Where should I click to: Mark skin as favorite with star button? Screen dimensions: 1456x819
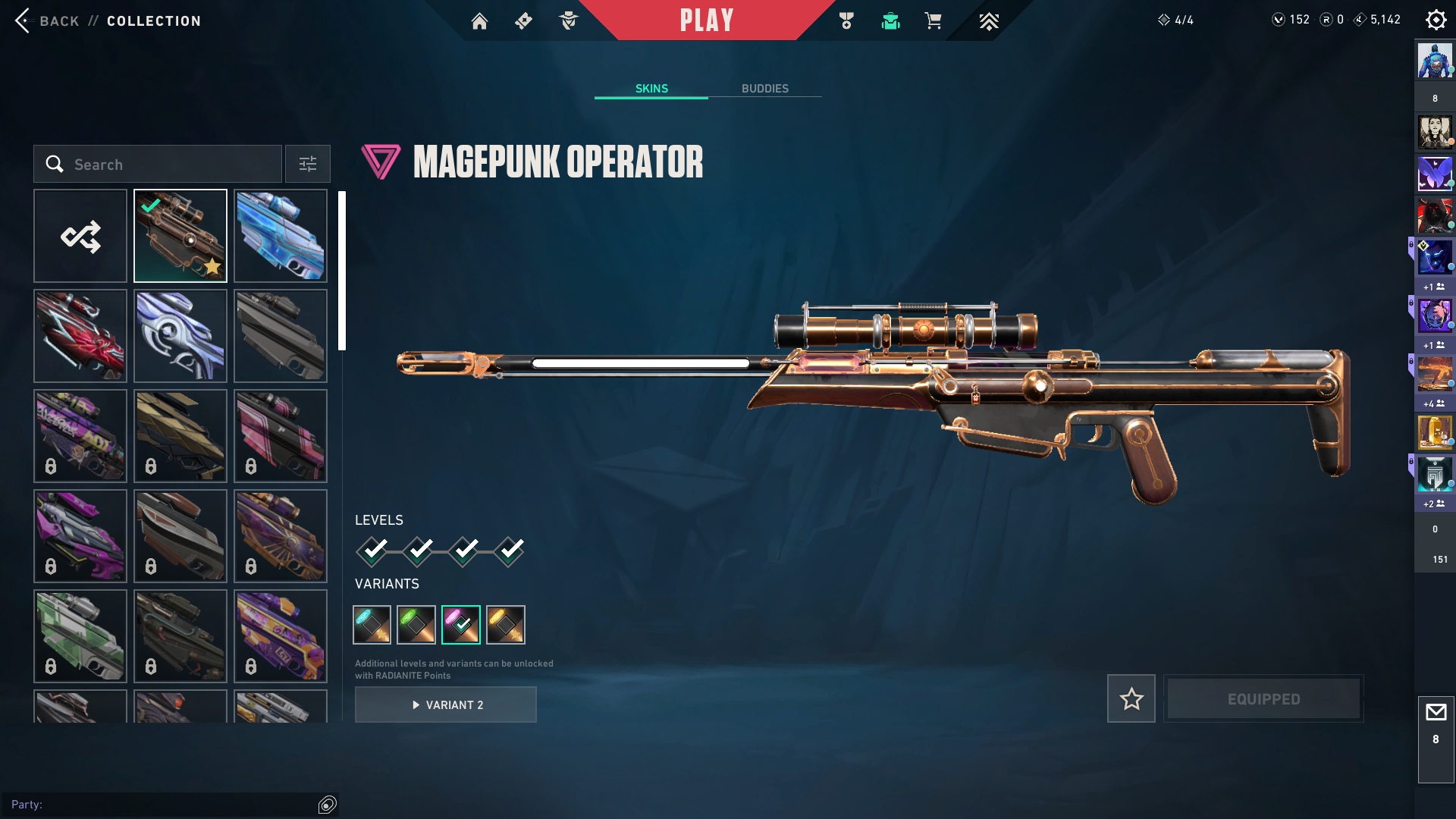coord(1131,698)
